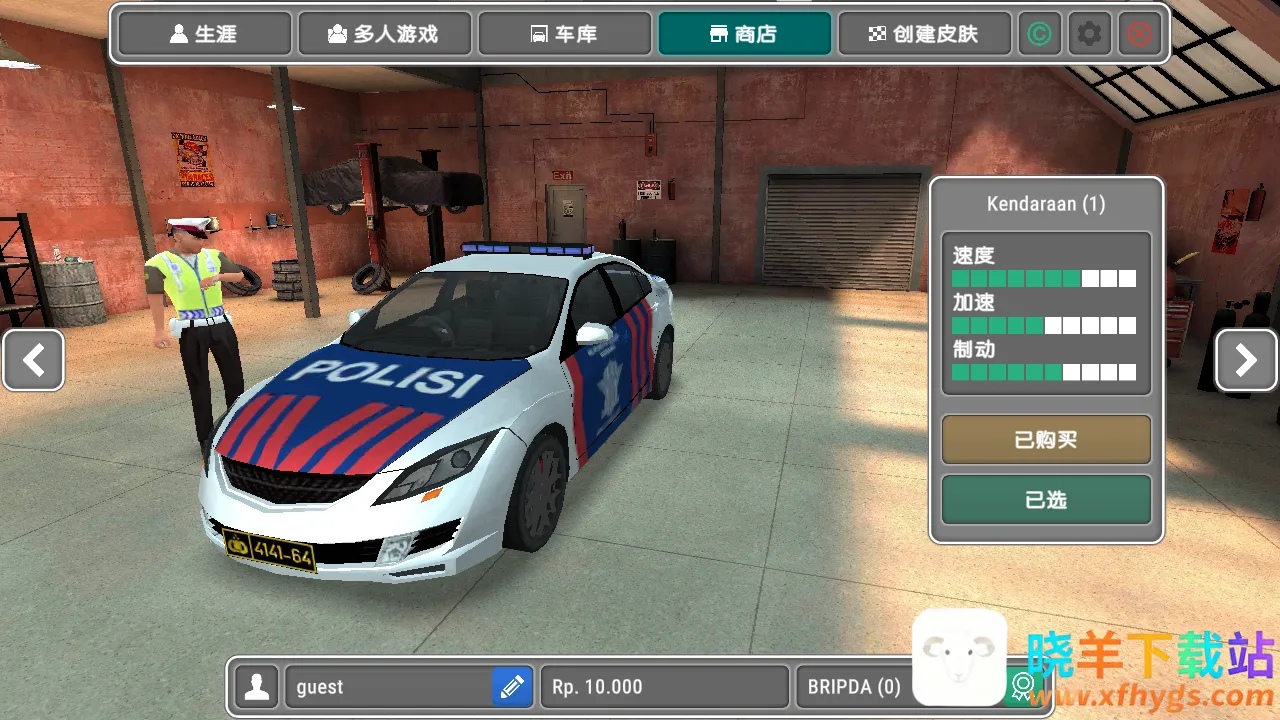Viewport: 1280px width, 720px height.
Task: Open game settings with the gear icon
Action: point(1089,33)
